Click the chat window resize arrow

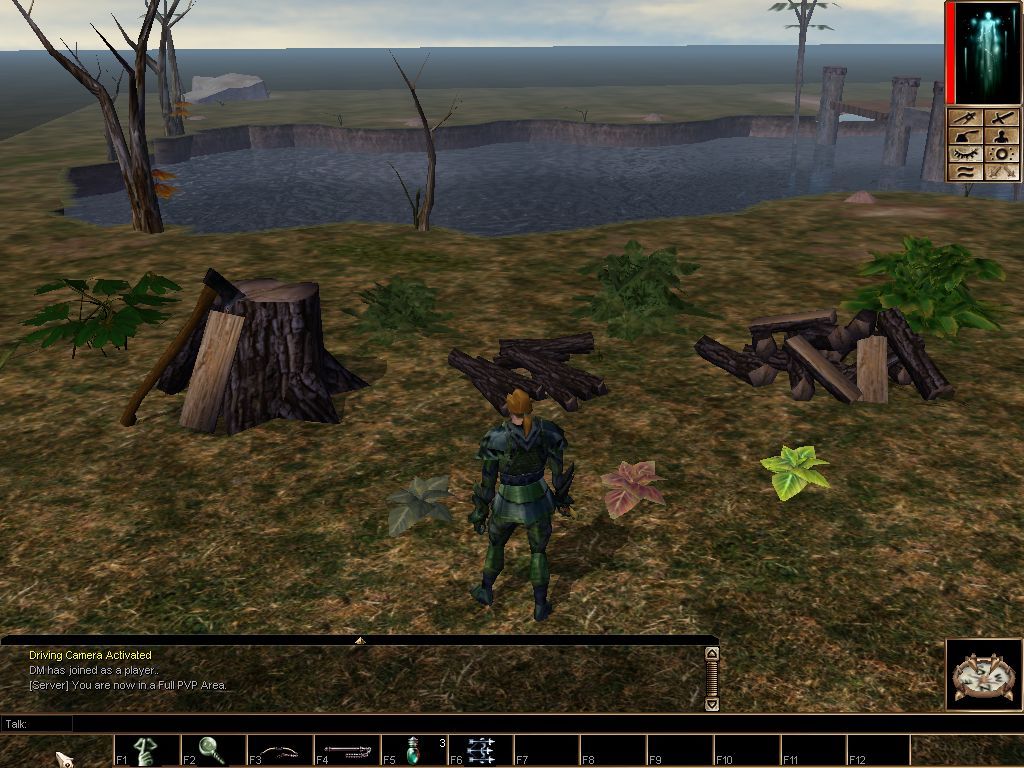pos(360,639)
